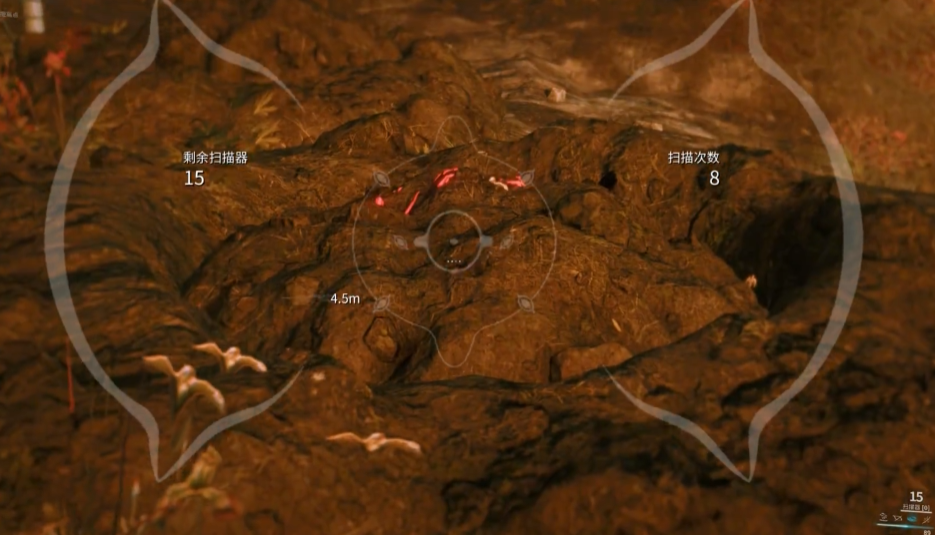Choose the melee blade weapon icon

click(x=926, y=520)
